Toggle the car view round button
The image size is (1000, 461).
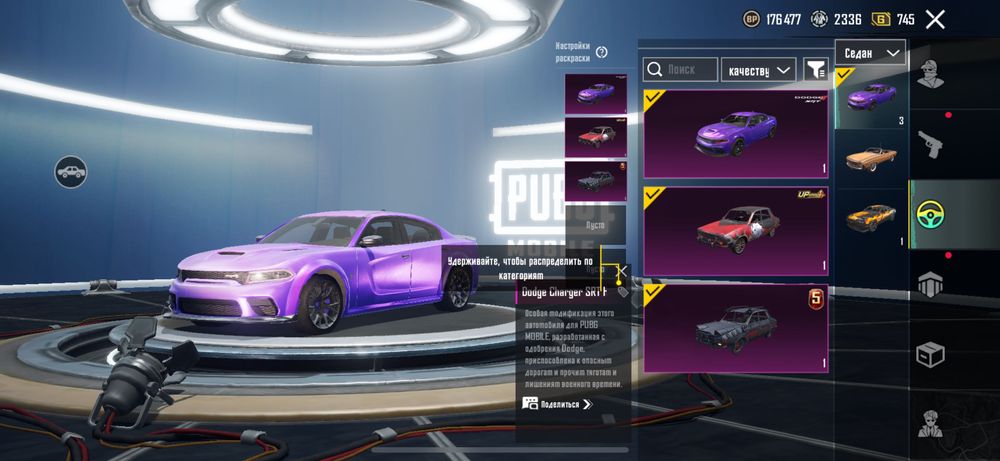(x=70, y=172)
